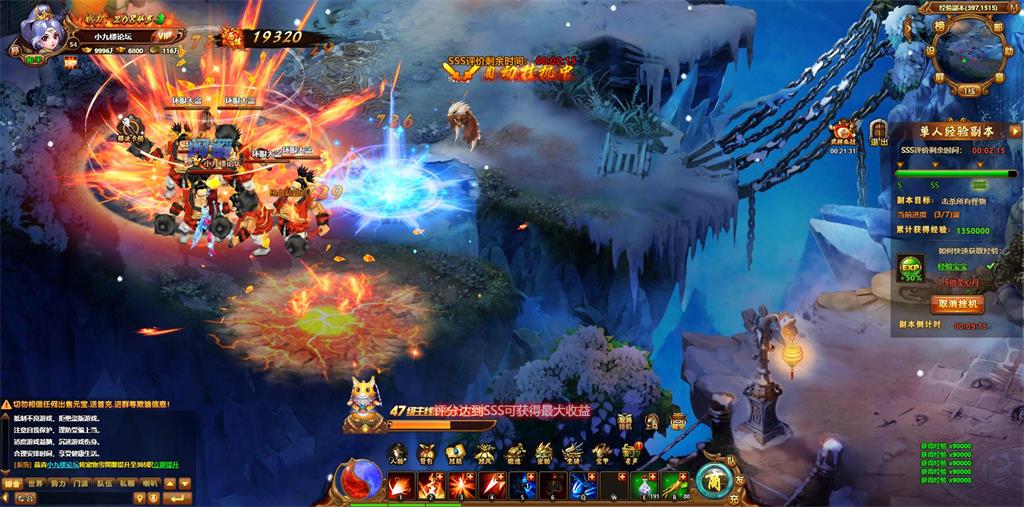This screenshot has width=1024, height=507.
Task: Select the 综合 general chat tab
Action: tap(12, 483)
